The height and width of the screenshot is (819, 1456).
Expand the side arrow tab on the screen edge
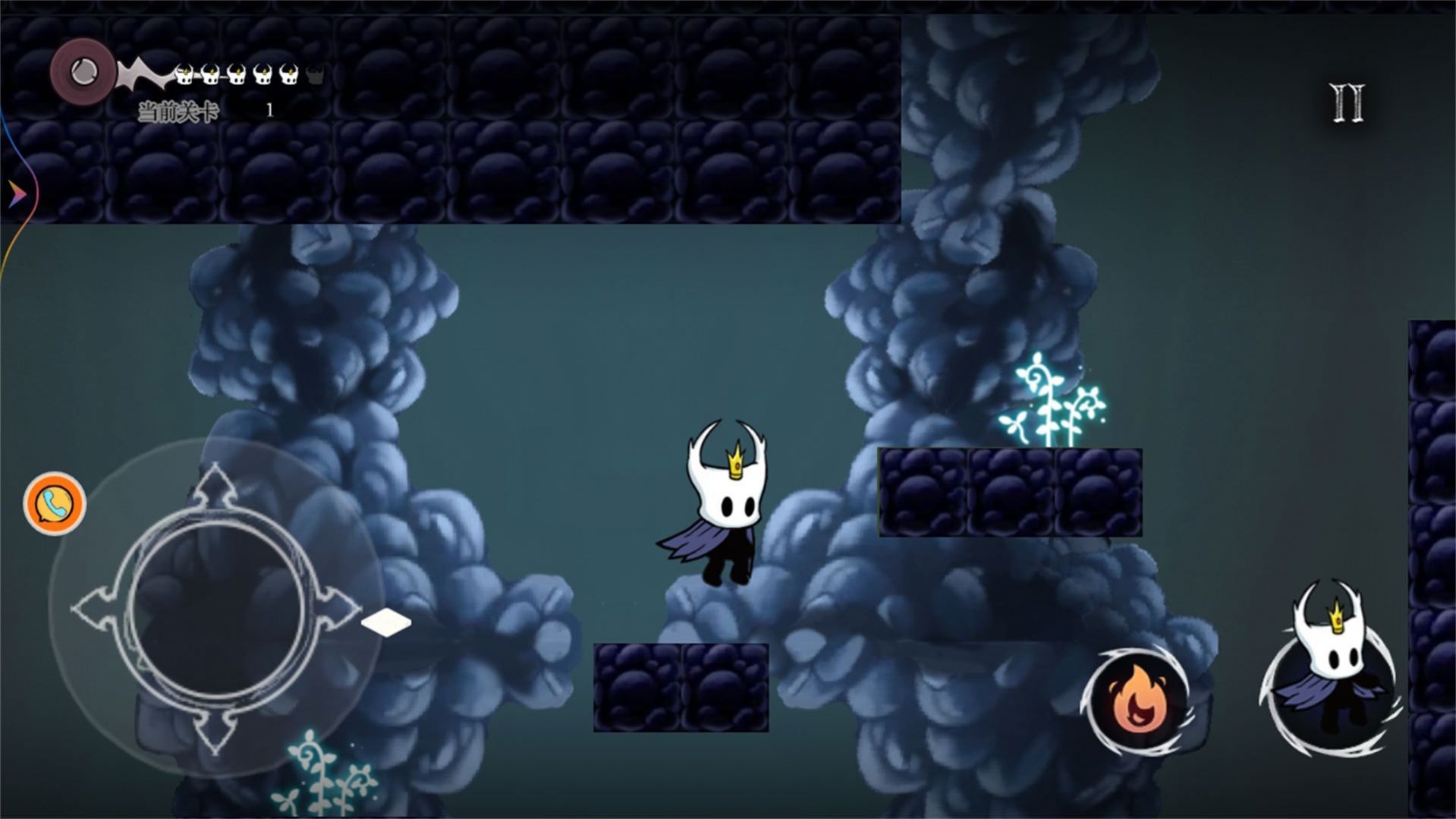click(x=15, y=195)
